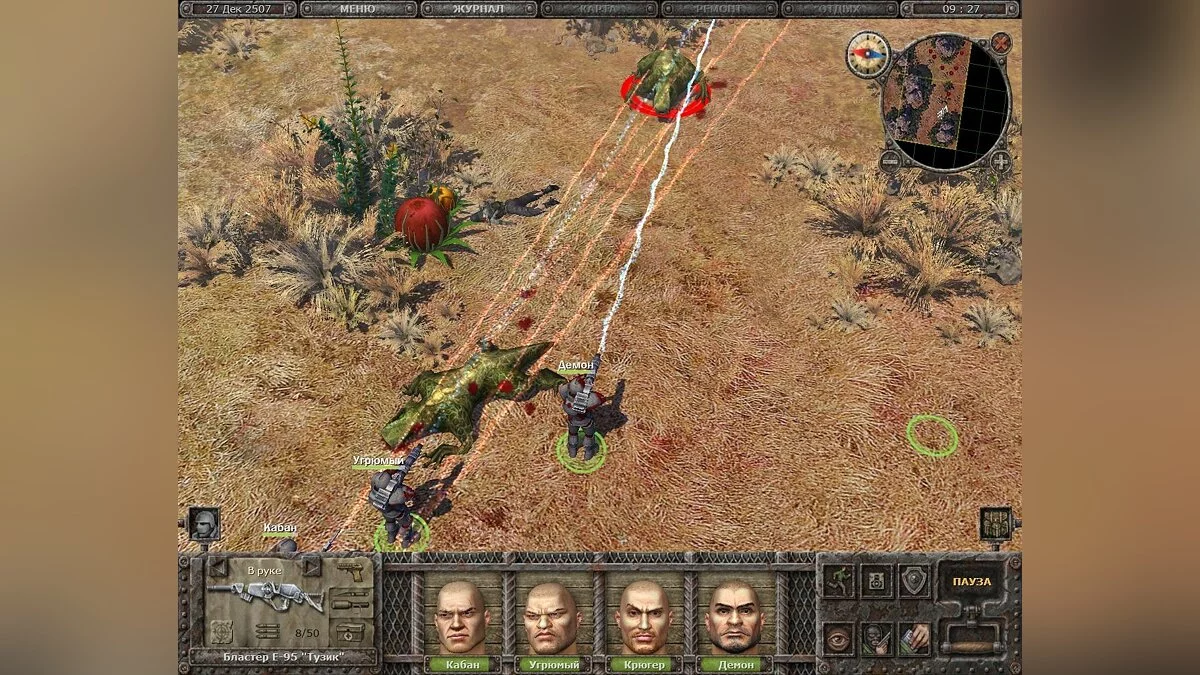1200x675 pixels.
Task: Pick Демон's portrait in the squad bar
Action: coord(733,617)
